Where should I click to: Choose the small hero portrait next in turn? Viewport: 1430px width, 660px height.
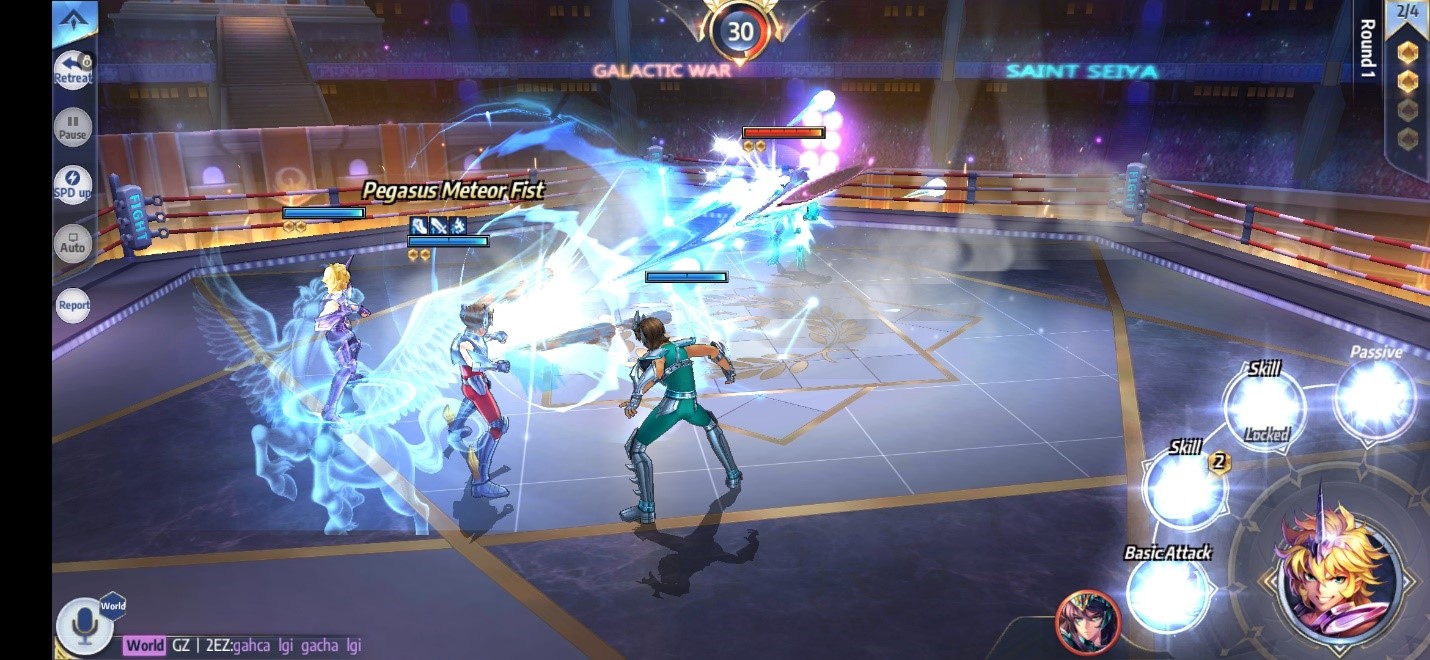(x=1088, y=621)
